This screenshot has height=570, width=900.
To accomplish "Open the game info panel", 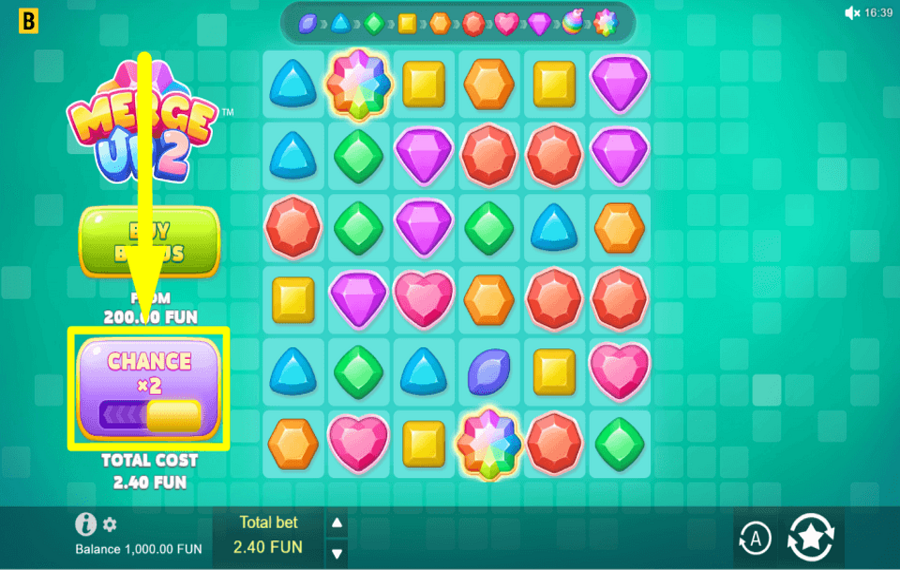I will [x=87, y=524].
